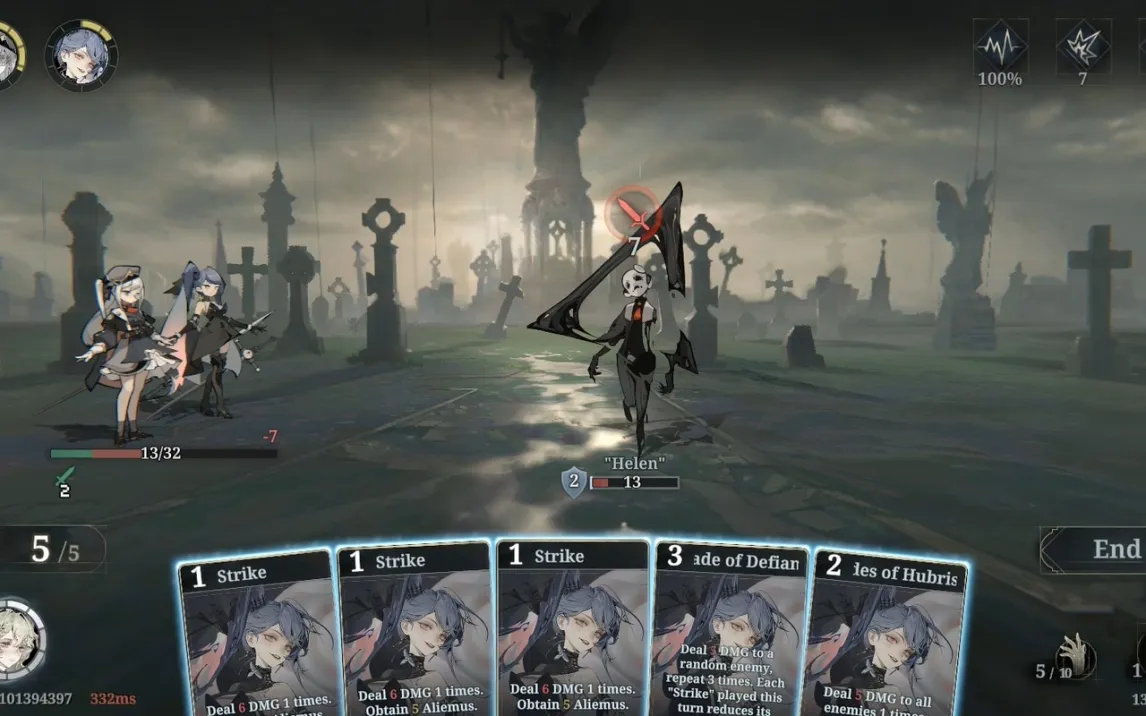Inspect Helen's red attack intent icon
Viewport: 1146px width, 716px height.
(x=632, y=212)
